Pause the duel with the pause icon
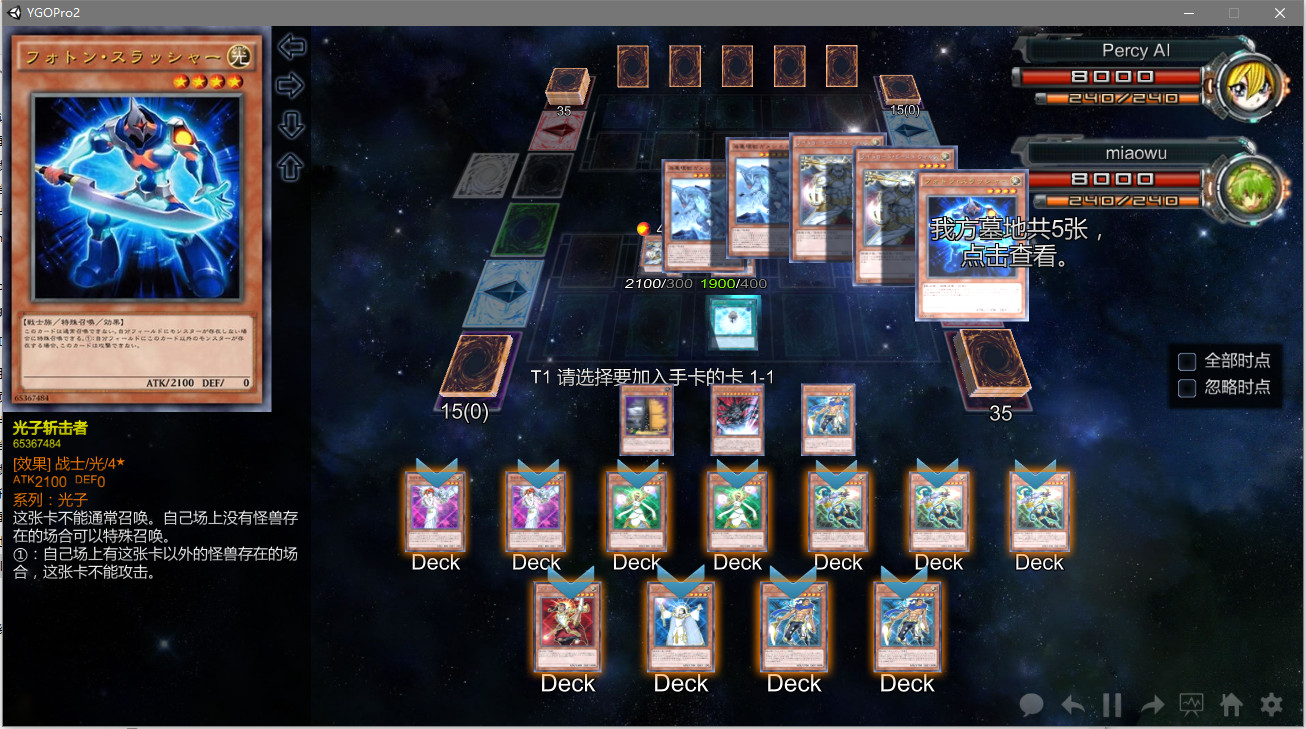 (x=1112, y=705)
